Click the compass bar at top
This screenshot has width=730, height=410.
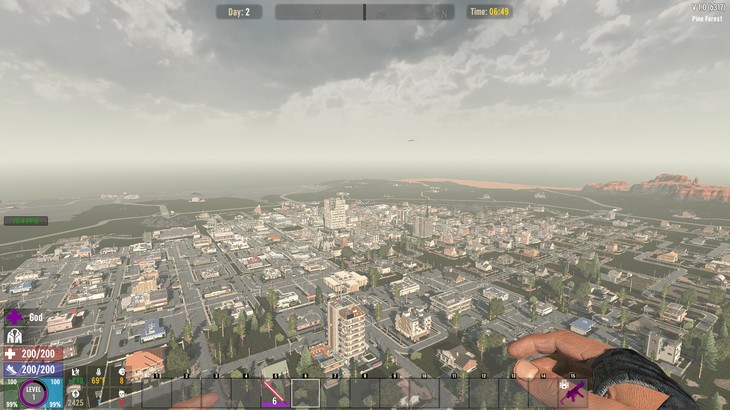click(364, 12)
